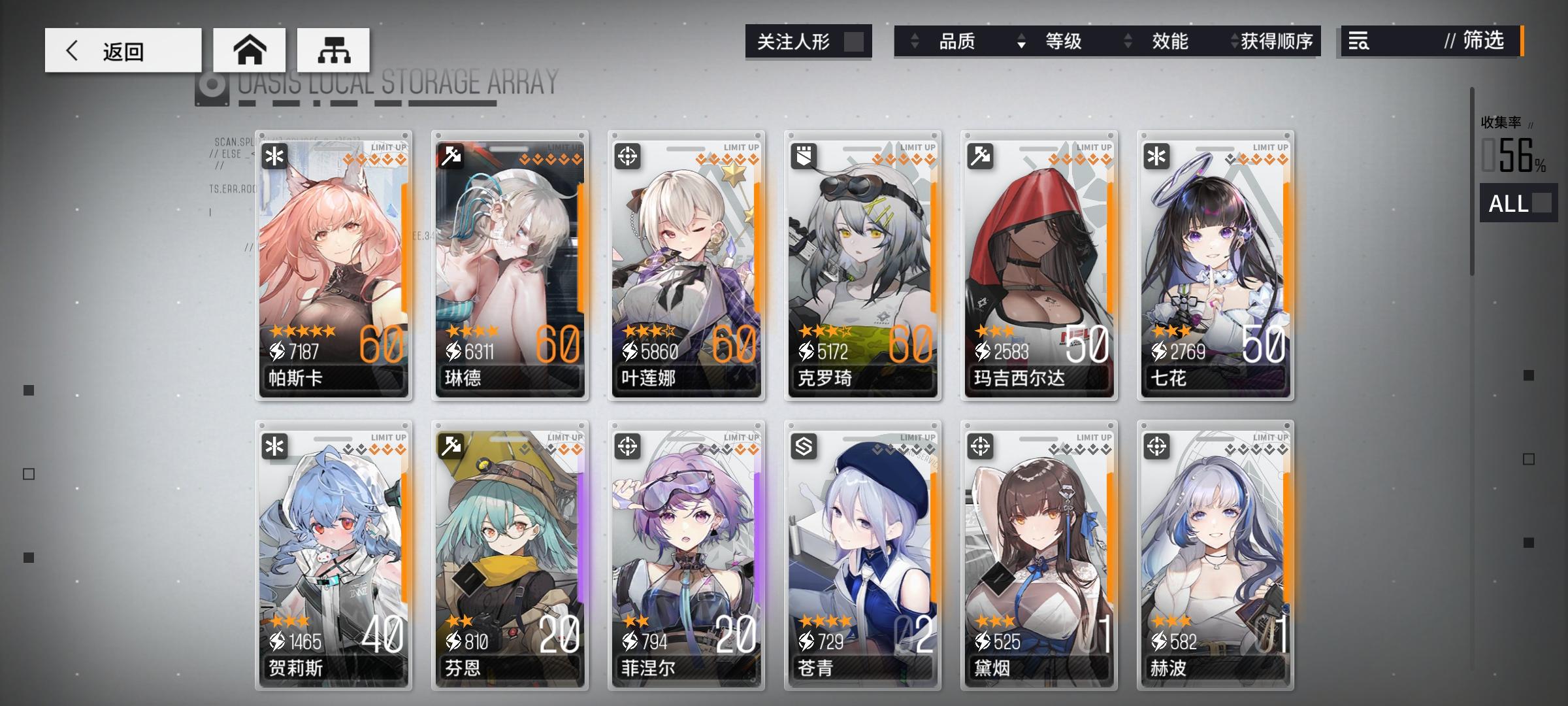
Task: Select the crosshair class icon on 叶莲娜's card
Action: [x=627, y=156]
